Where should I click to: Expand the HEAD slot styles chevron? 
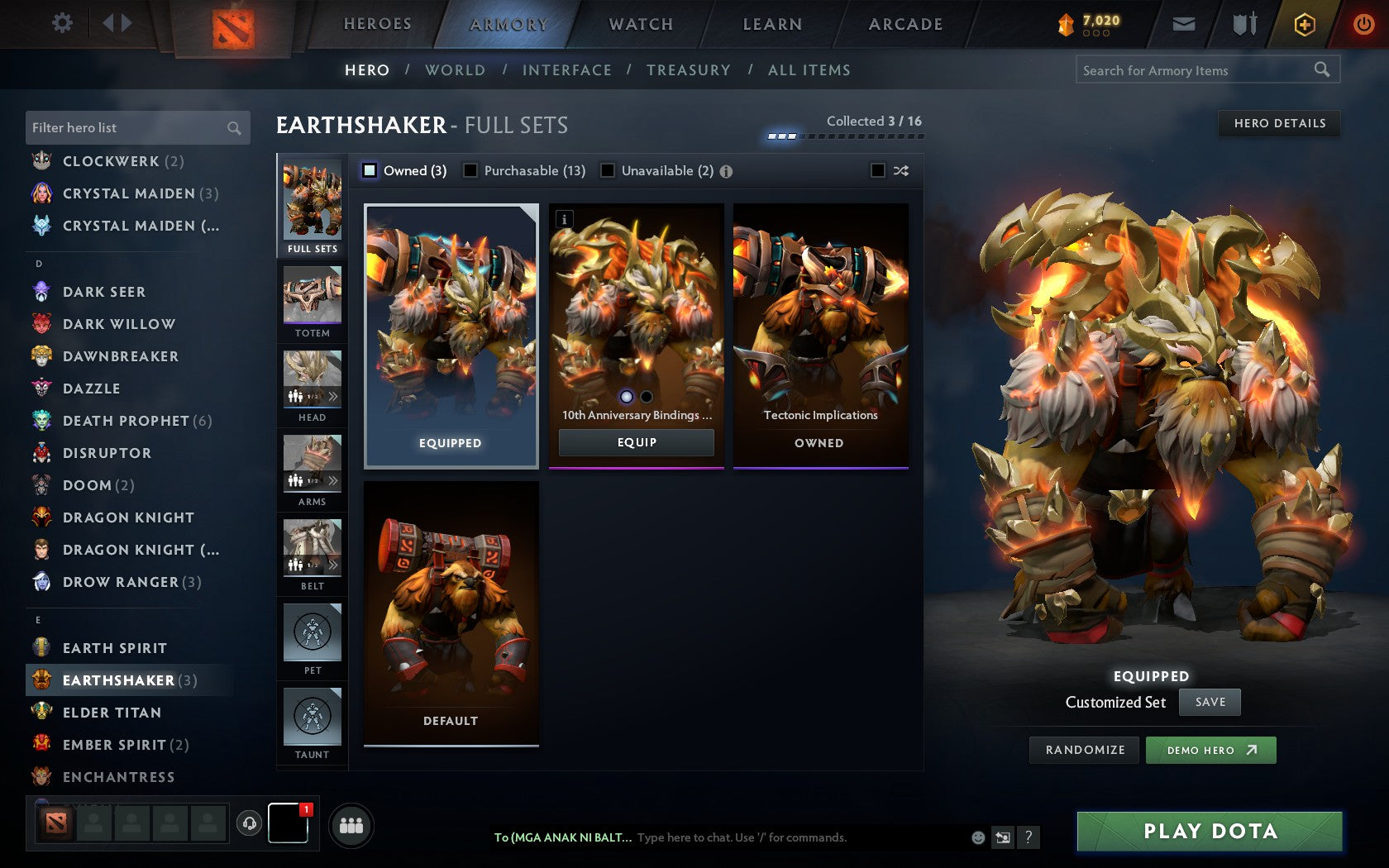pos(333,395)
